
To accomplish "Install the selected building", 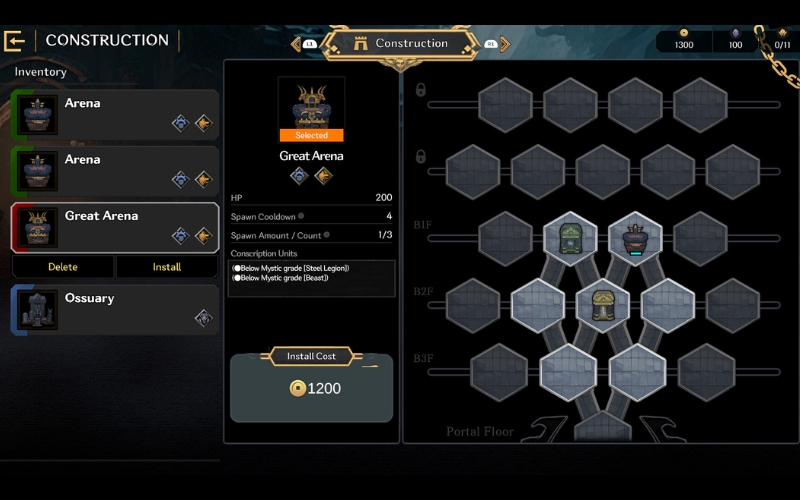I will [167, 267].
